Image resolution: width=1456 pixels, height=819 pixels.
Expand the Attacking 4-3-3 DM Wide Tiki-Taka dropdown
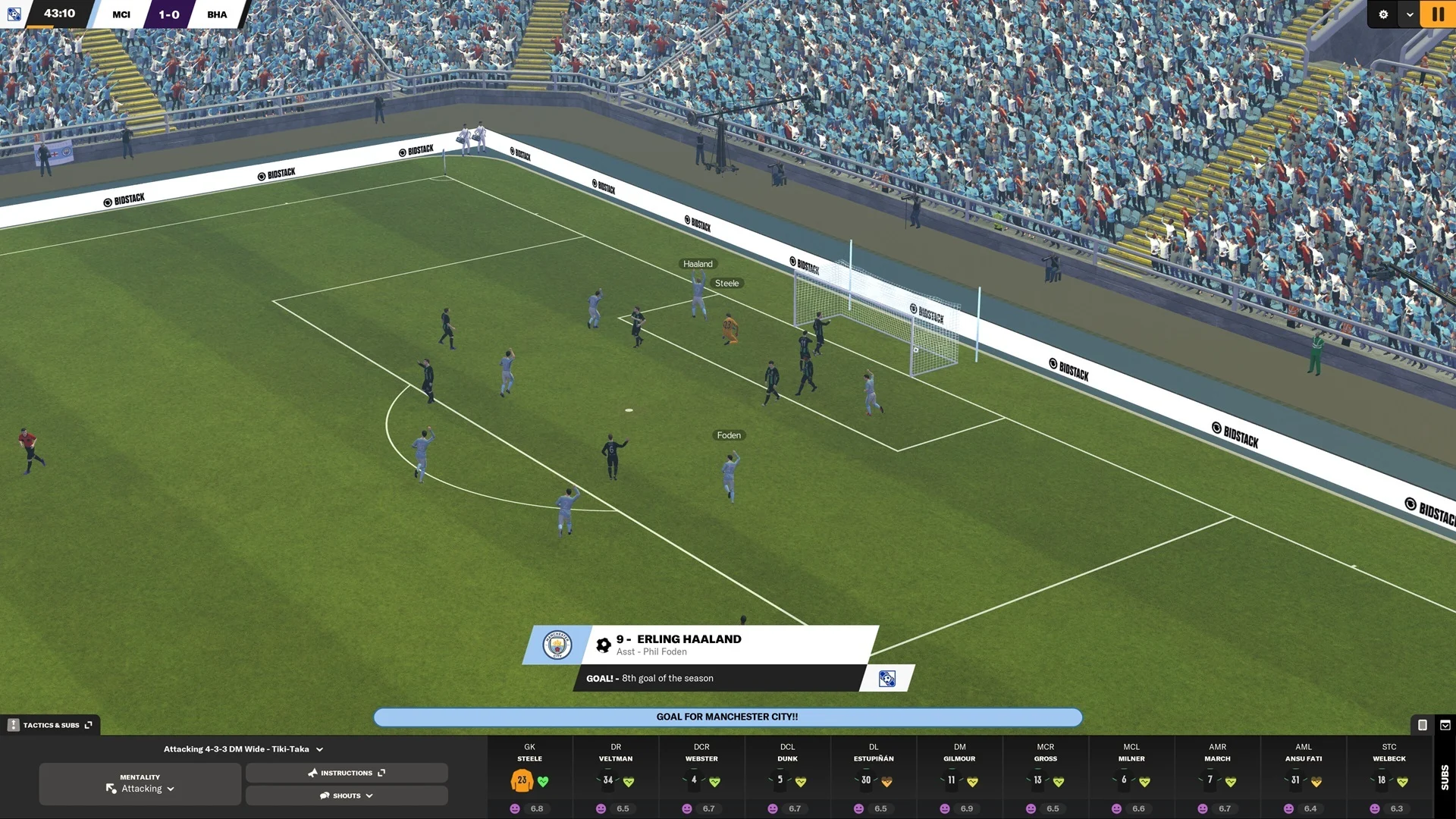pyautogui.click(x=319, y=749)
